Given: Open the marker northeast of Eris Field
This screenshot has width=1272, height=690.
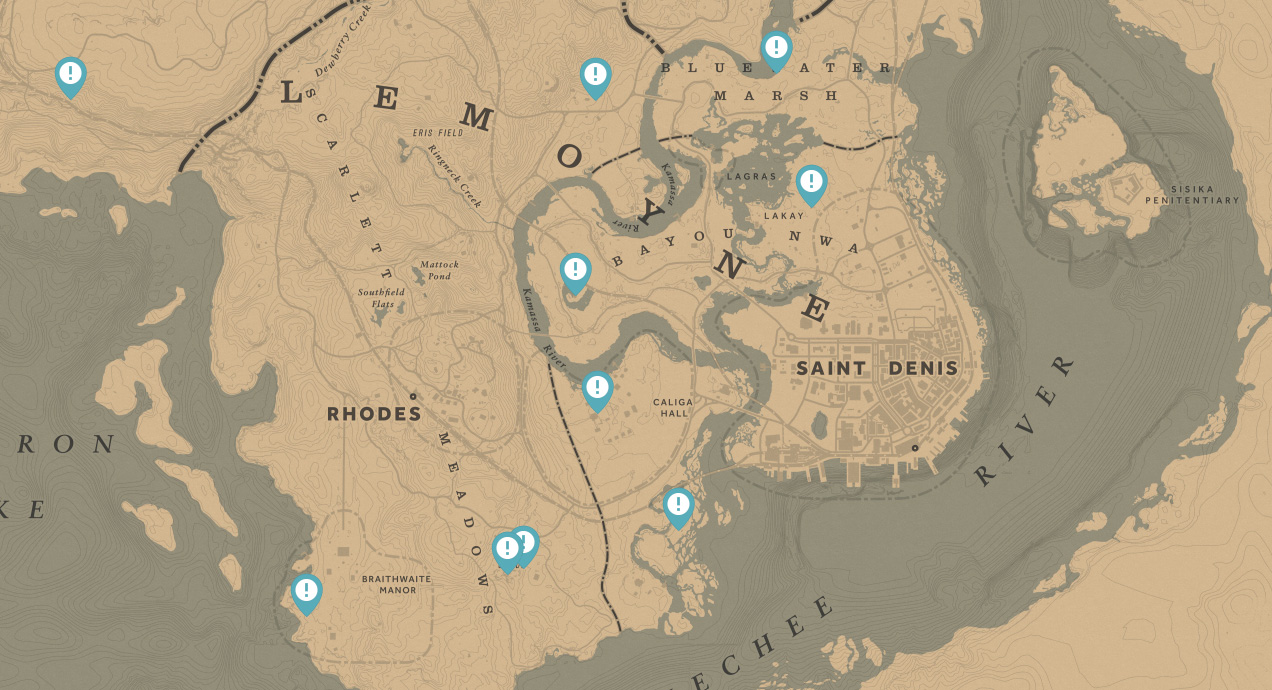Looking at the screenshot, I should point(595,75).
